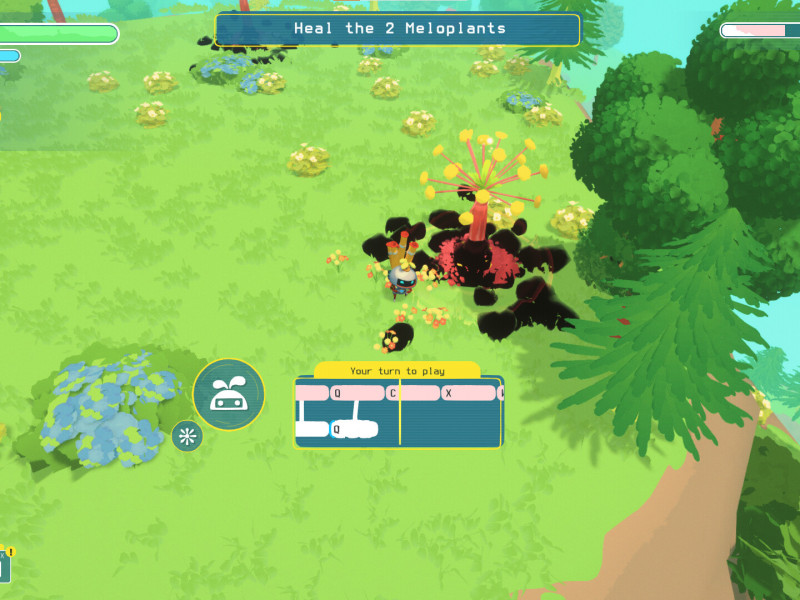
Task: Open the corner panel with exclamation badge
Action: tap(5, 566)
